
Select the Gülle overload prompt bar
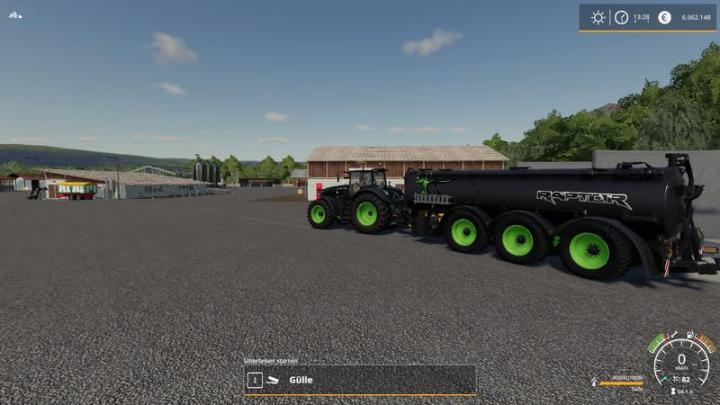point(360,380)
